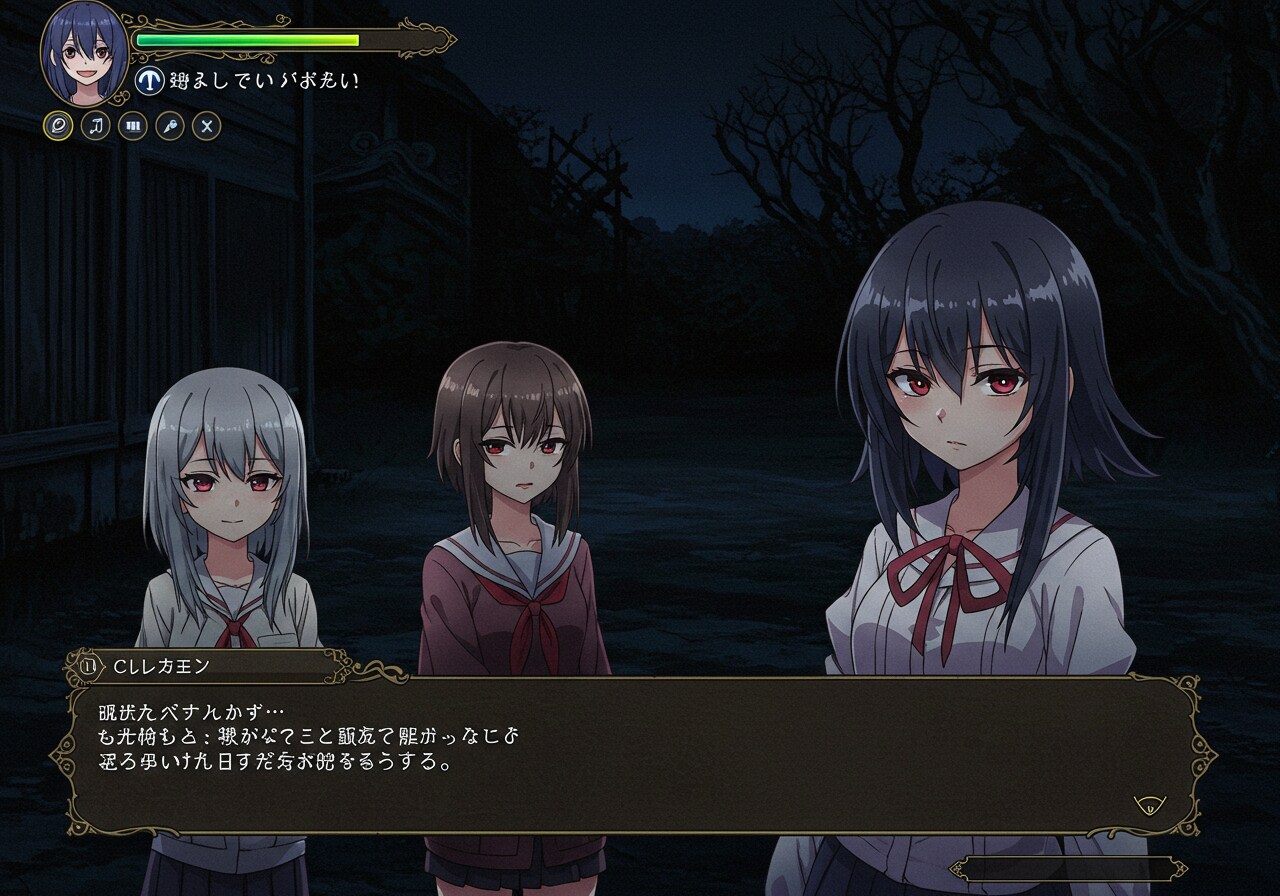Select the three-bar columns icon button

pos(132,126)
